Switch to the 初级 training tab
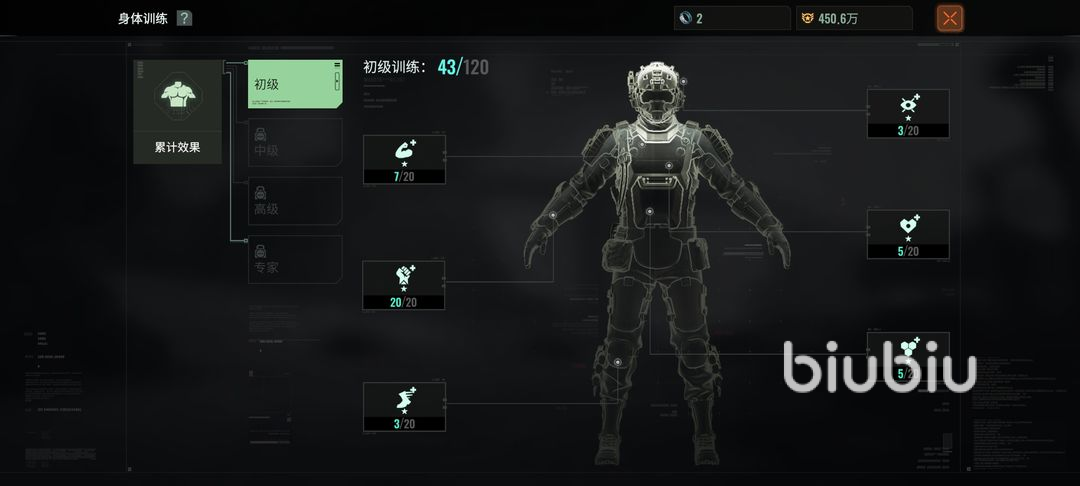This screenshot has height=486, width=1080. 295,85
